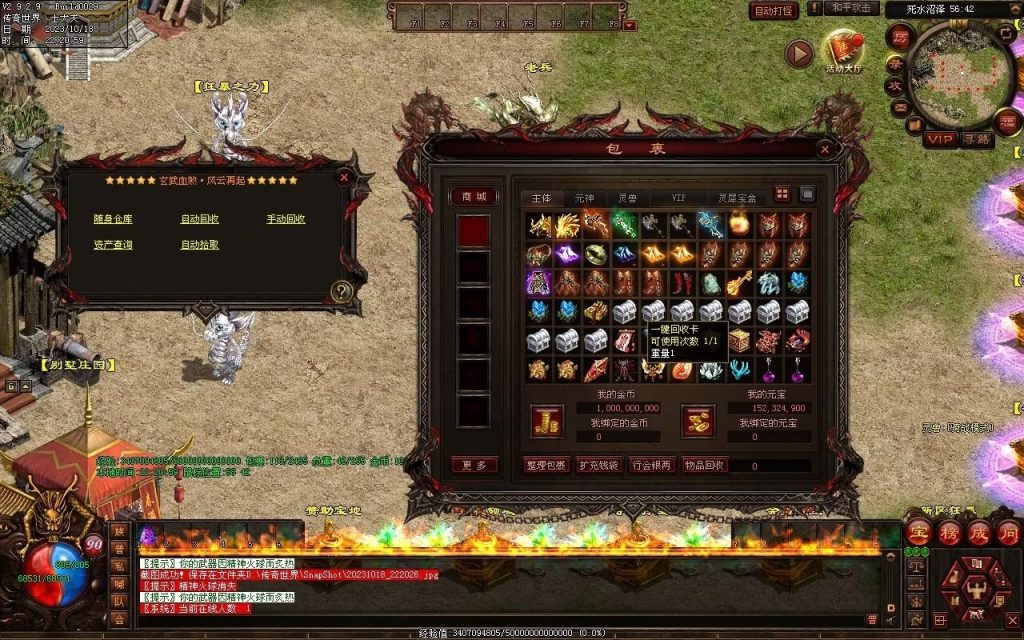Open the 活动大厅 event hall
This screenshot has width=1024, height=640.
point(843,52)
